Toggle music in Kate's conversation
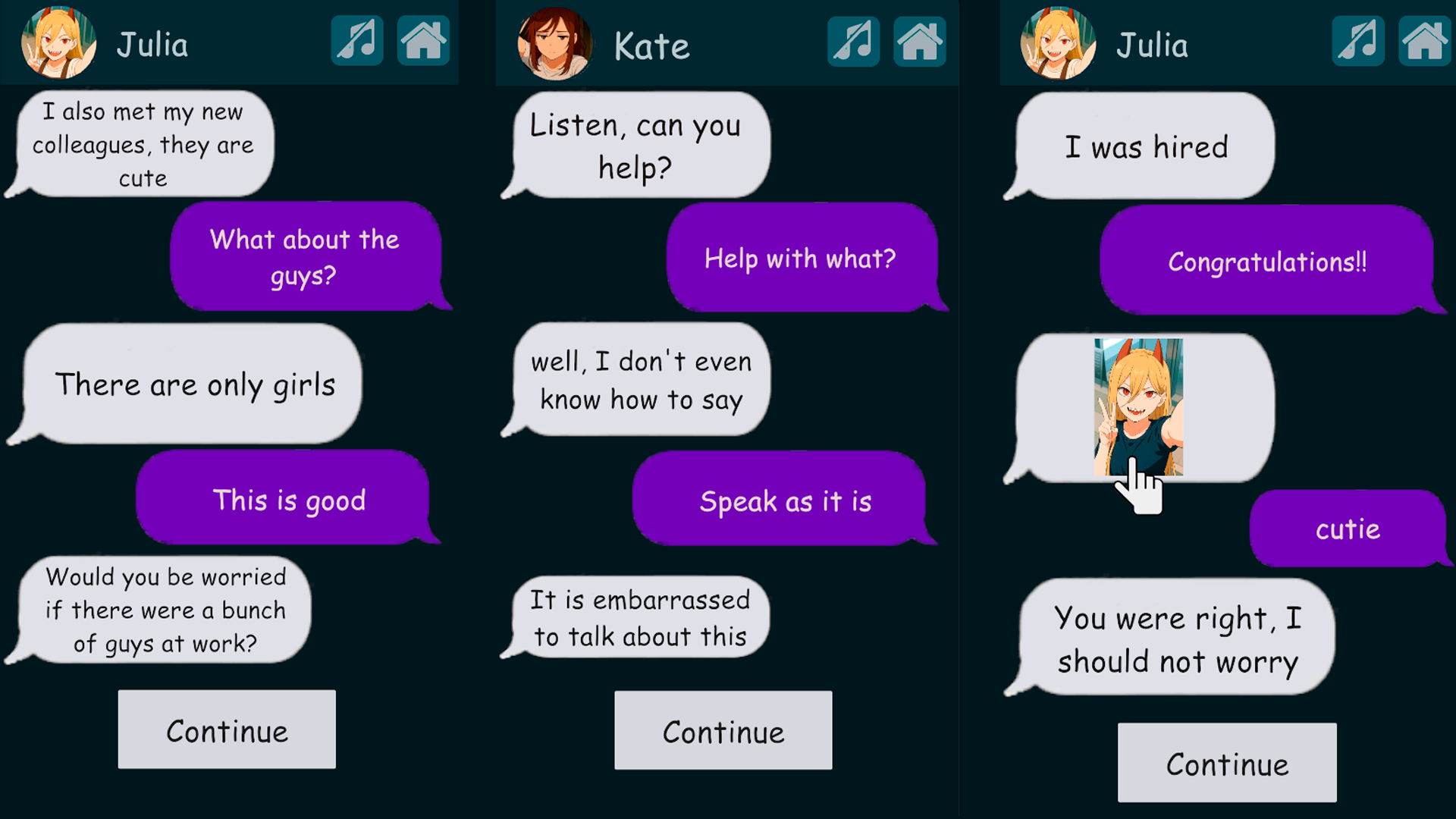 pyautogui.click(x=854, y=41)
